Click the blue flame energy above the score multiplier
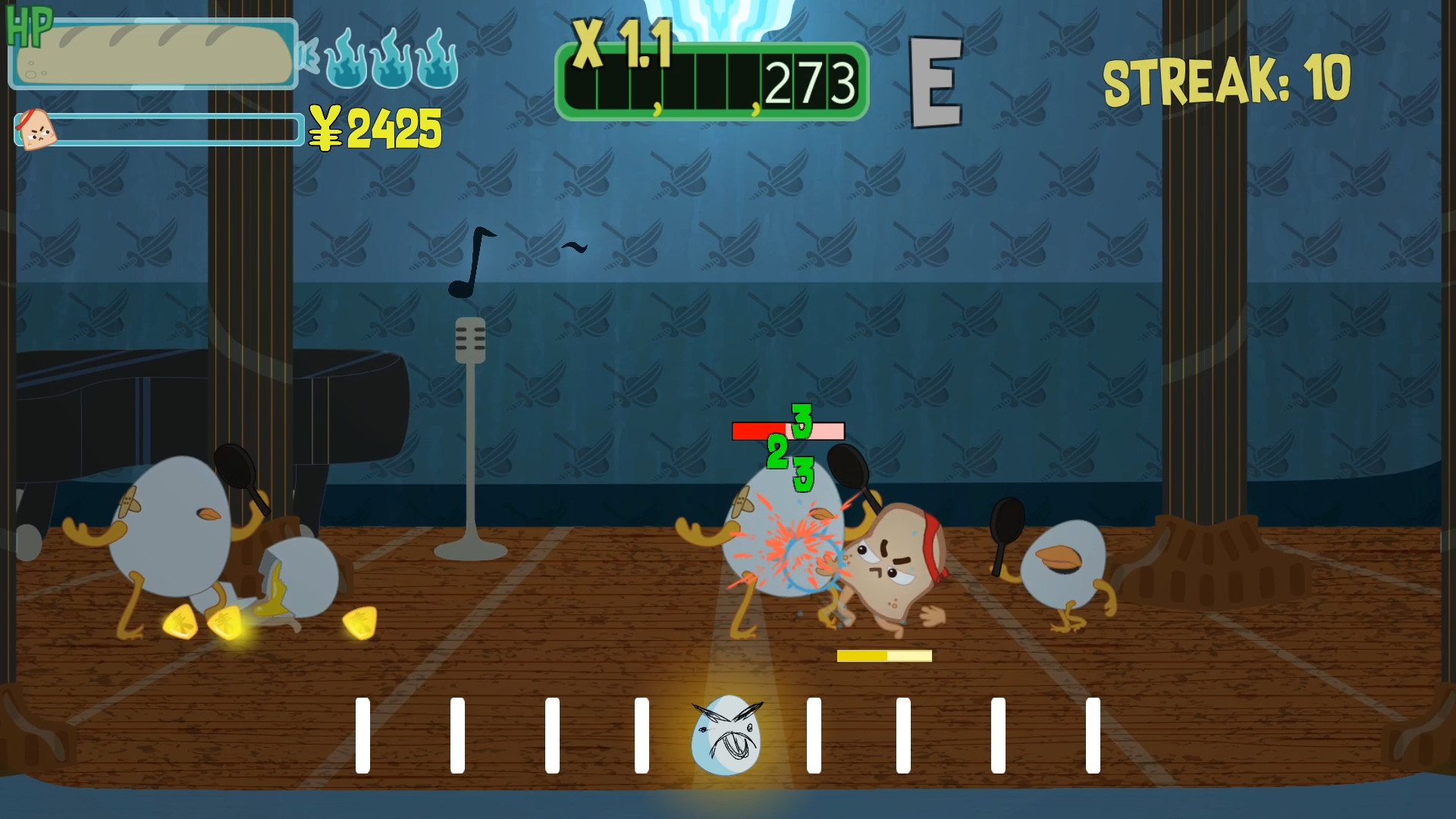The width and height of the screenshot is (1456, 819). pos(717,15)
